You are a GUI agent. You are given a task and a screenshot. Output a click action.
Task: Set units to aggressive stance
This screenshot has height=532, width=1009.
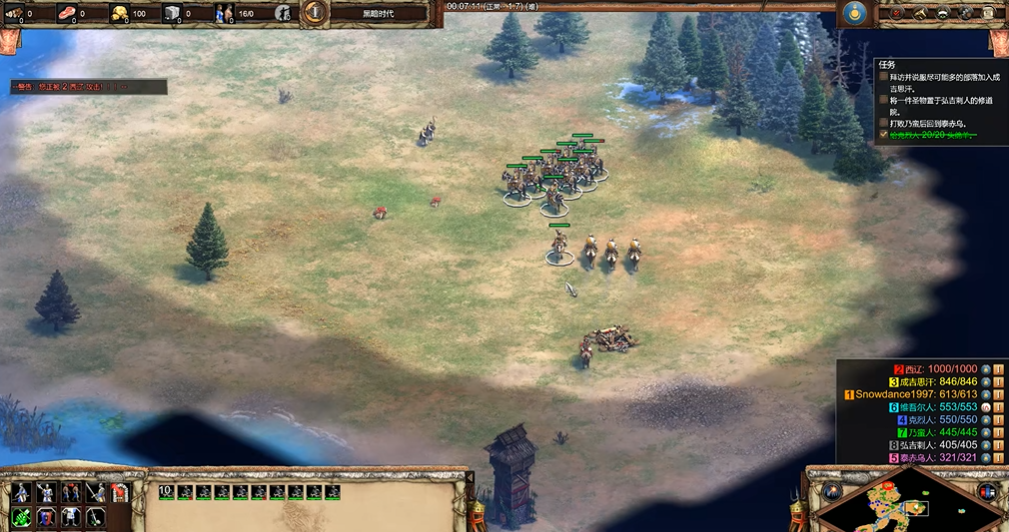coord(21,492)
